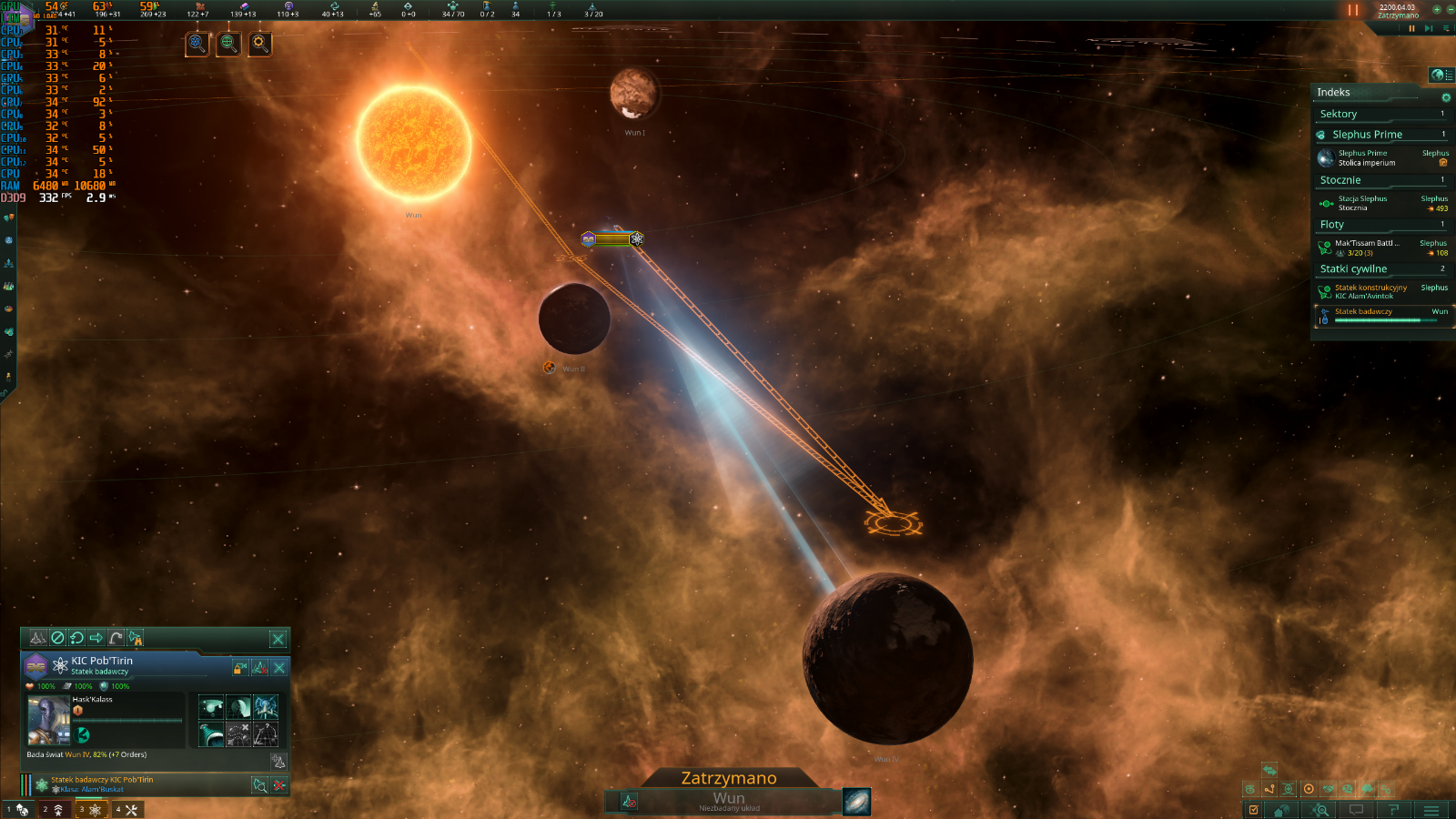1456x819 pixels.
Task: Open the galaxy map view button
Action: pos(856,802)
